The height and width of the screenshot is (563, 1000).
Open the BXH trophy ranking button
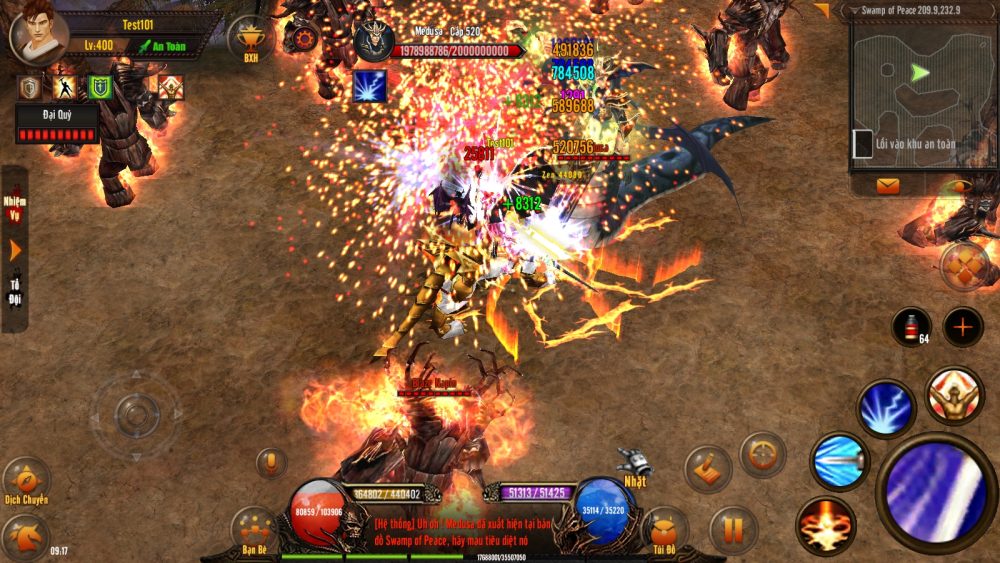[x=250, y=39]
